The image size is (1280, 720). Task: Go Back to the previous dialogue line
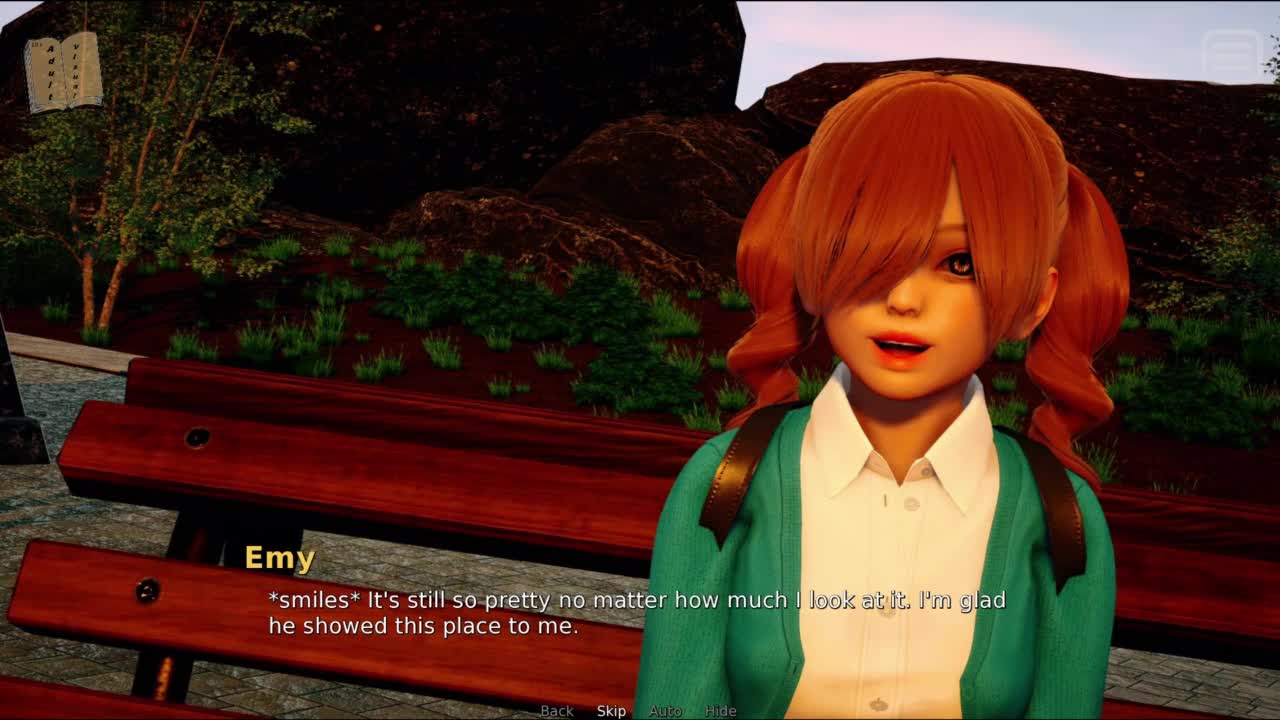tap(557, 711)
